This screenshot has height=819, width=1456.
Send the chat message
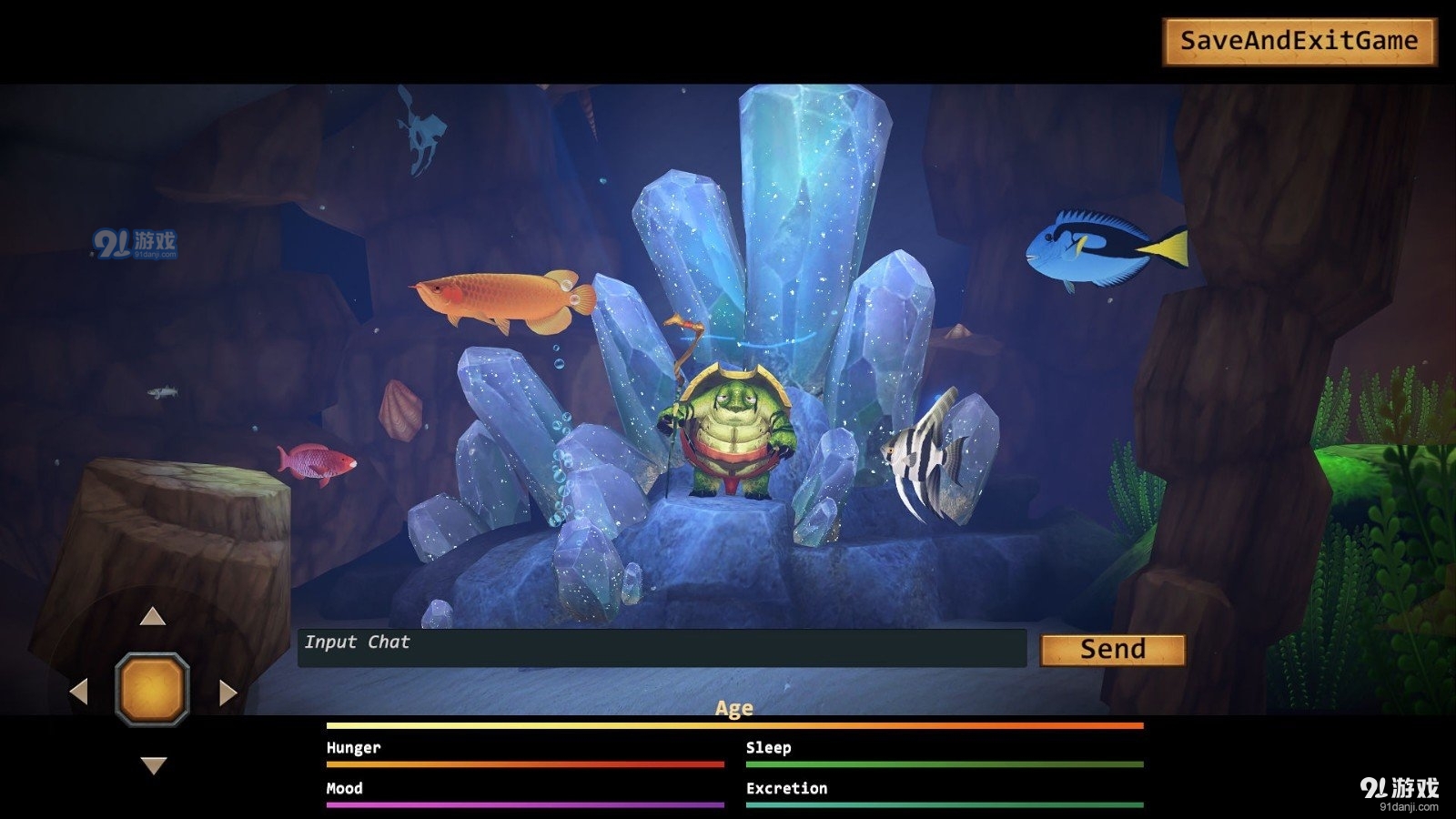[x=1112, y=650]
